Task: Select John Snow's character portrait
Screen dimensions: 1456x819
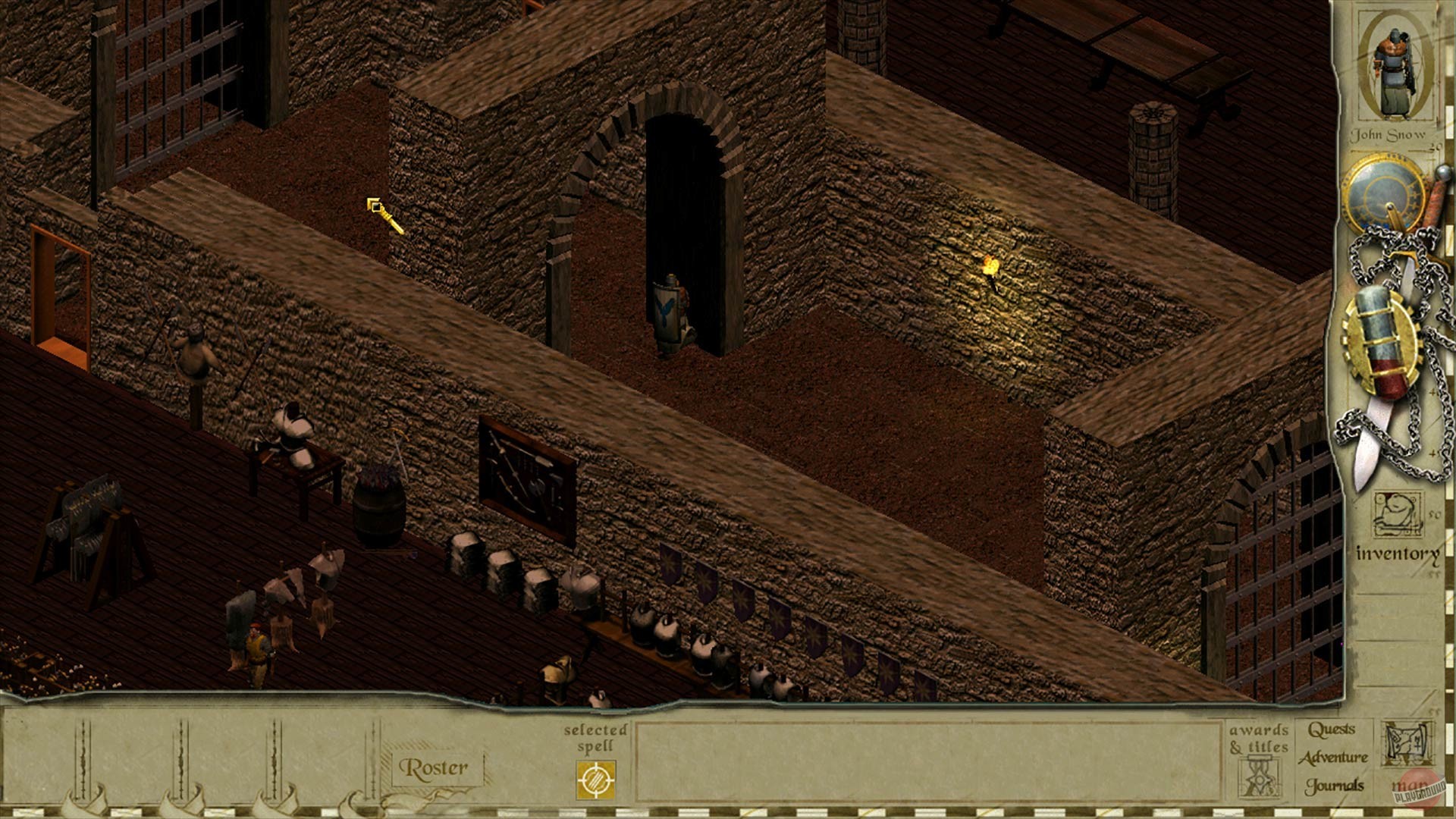Action: pyautogui.click(x=1394, y=68)
